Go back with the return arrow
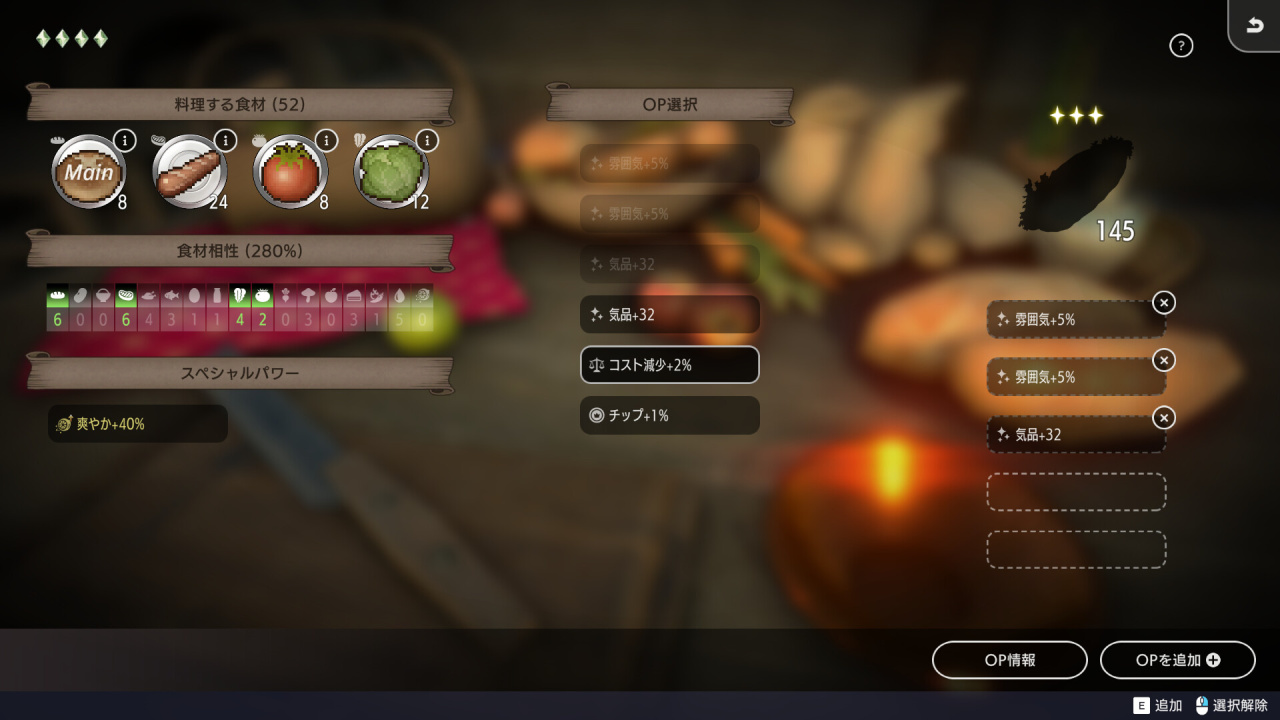Screen dimensions: 1280x720 (x=1254, y=26)
